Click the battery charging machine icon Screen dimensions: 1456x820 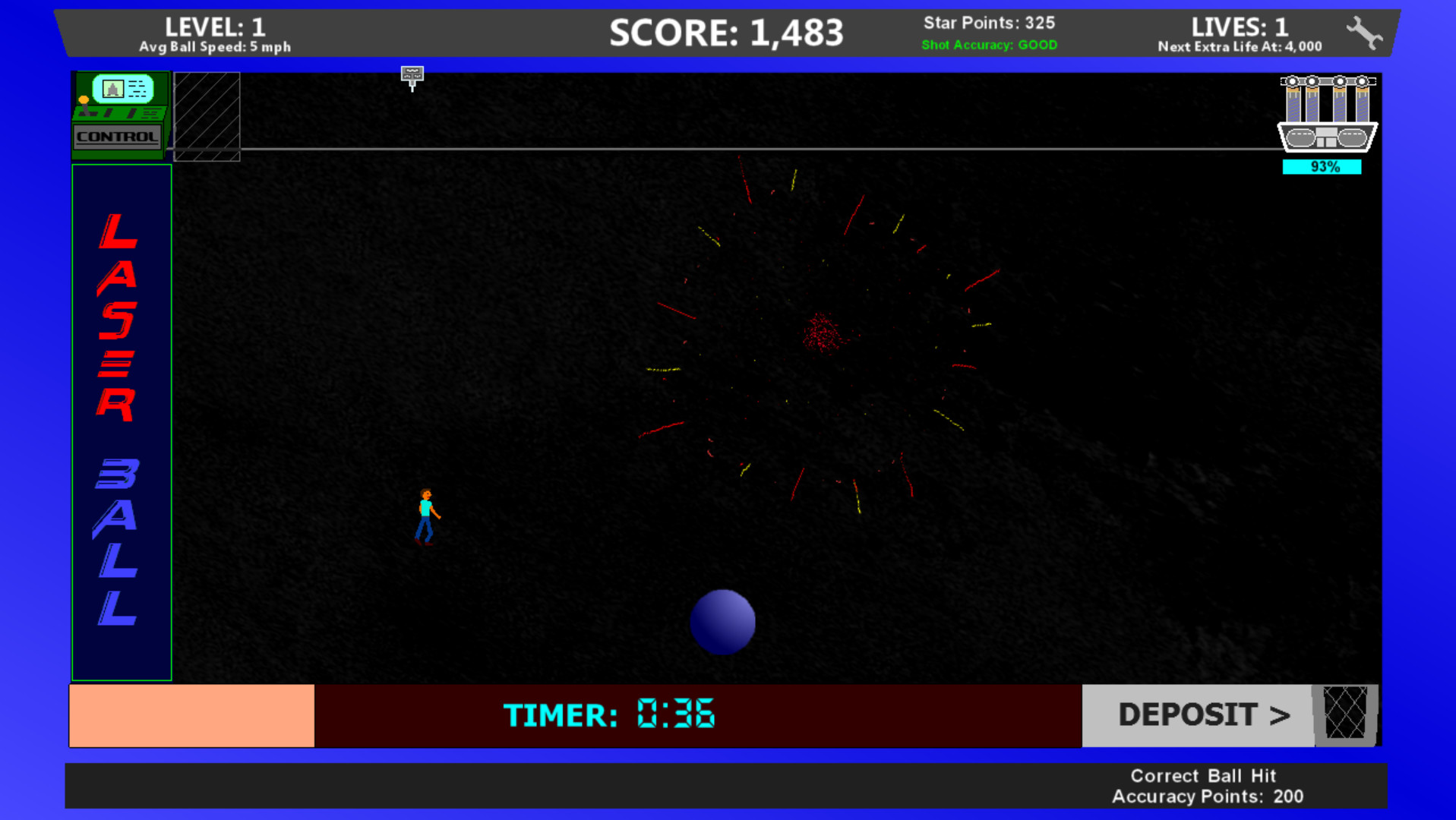click(x=1327, y=114)
